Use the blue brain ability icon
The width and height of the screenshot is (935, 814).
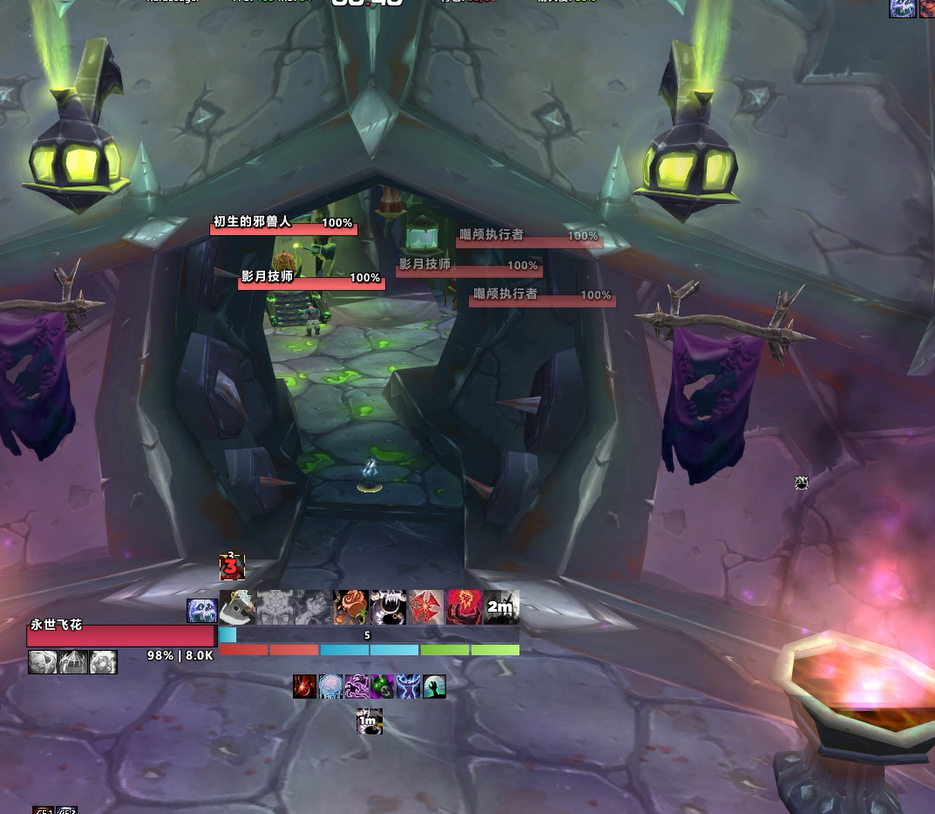(x=331, y=686)
